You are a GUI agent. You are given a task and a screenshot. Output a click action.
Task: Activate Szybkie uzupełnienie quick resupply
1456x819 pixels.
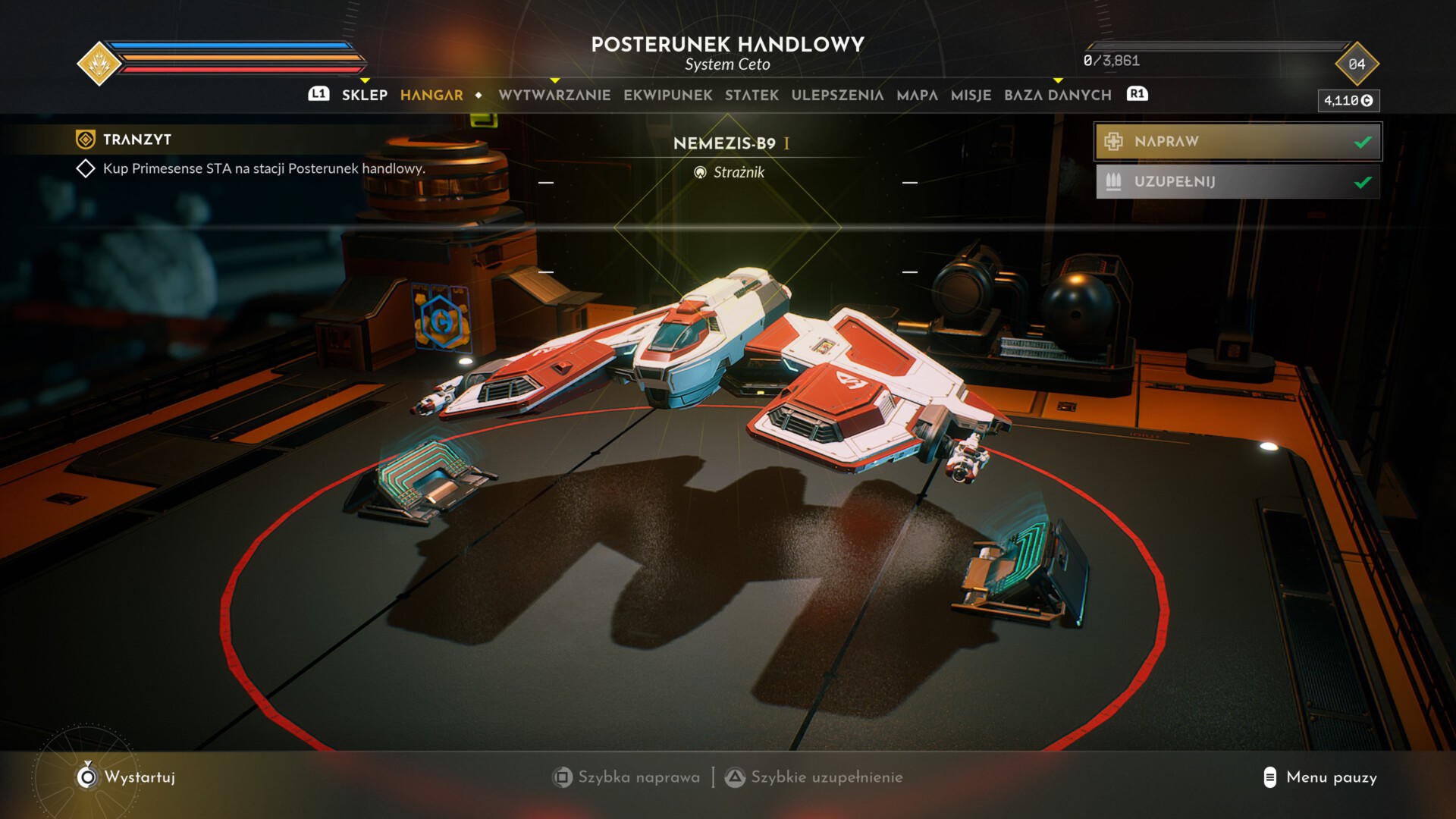pyautogui.click(x=826, y=777)
